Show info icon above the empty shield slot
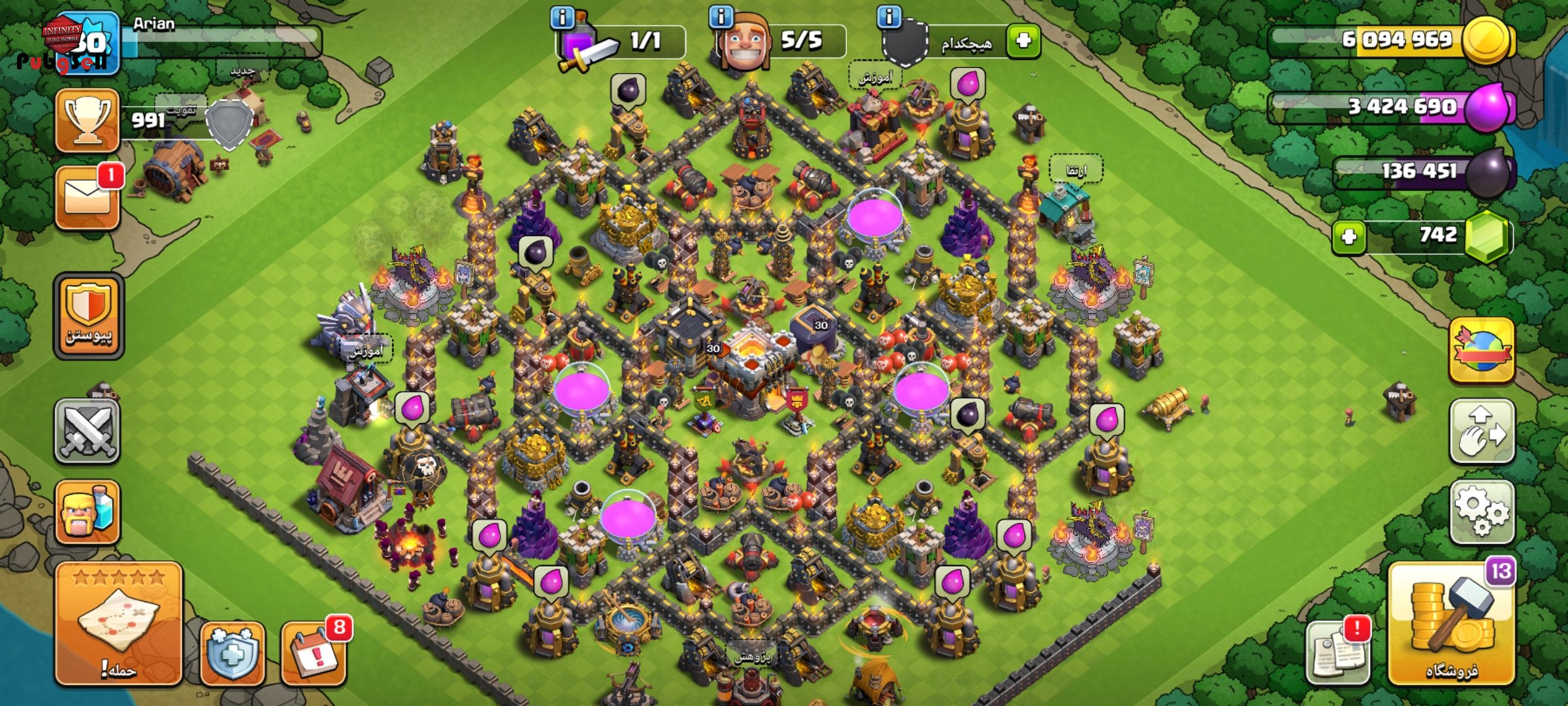The width and height of the screenshot is (1568, 706). [x=889, y=16]
